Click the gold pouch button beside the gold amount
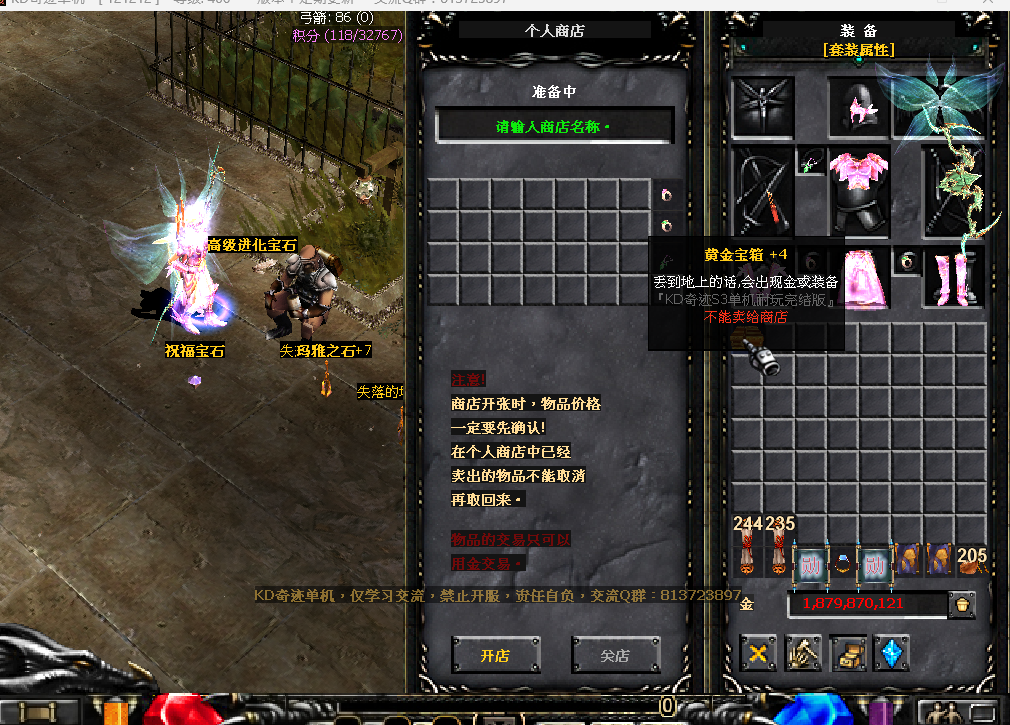Viewport: 1010px width, 725px height. tap(962, 604)
